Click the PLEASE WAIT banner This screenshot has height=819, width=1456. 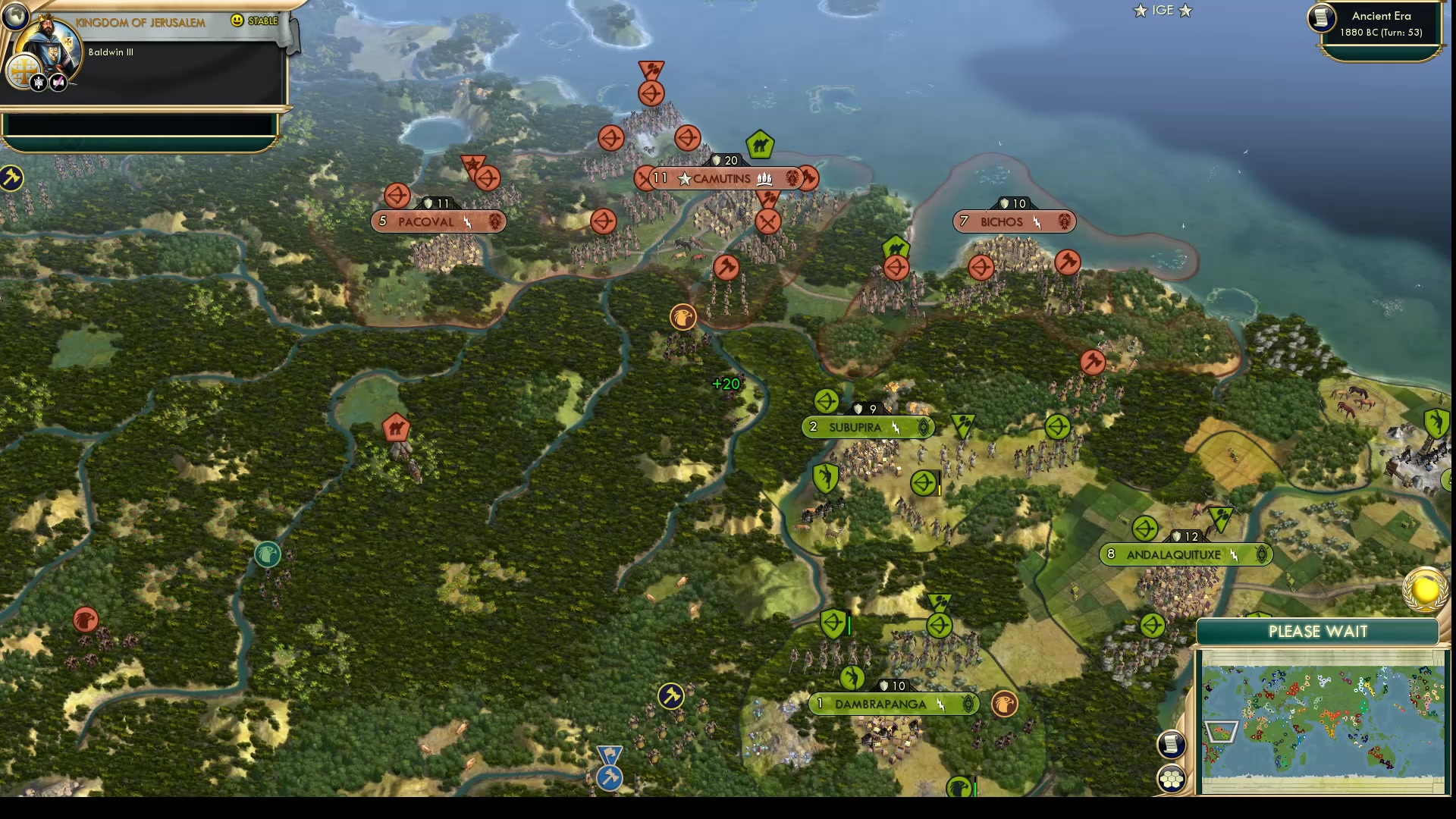[1317, 631]
